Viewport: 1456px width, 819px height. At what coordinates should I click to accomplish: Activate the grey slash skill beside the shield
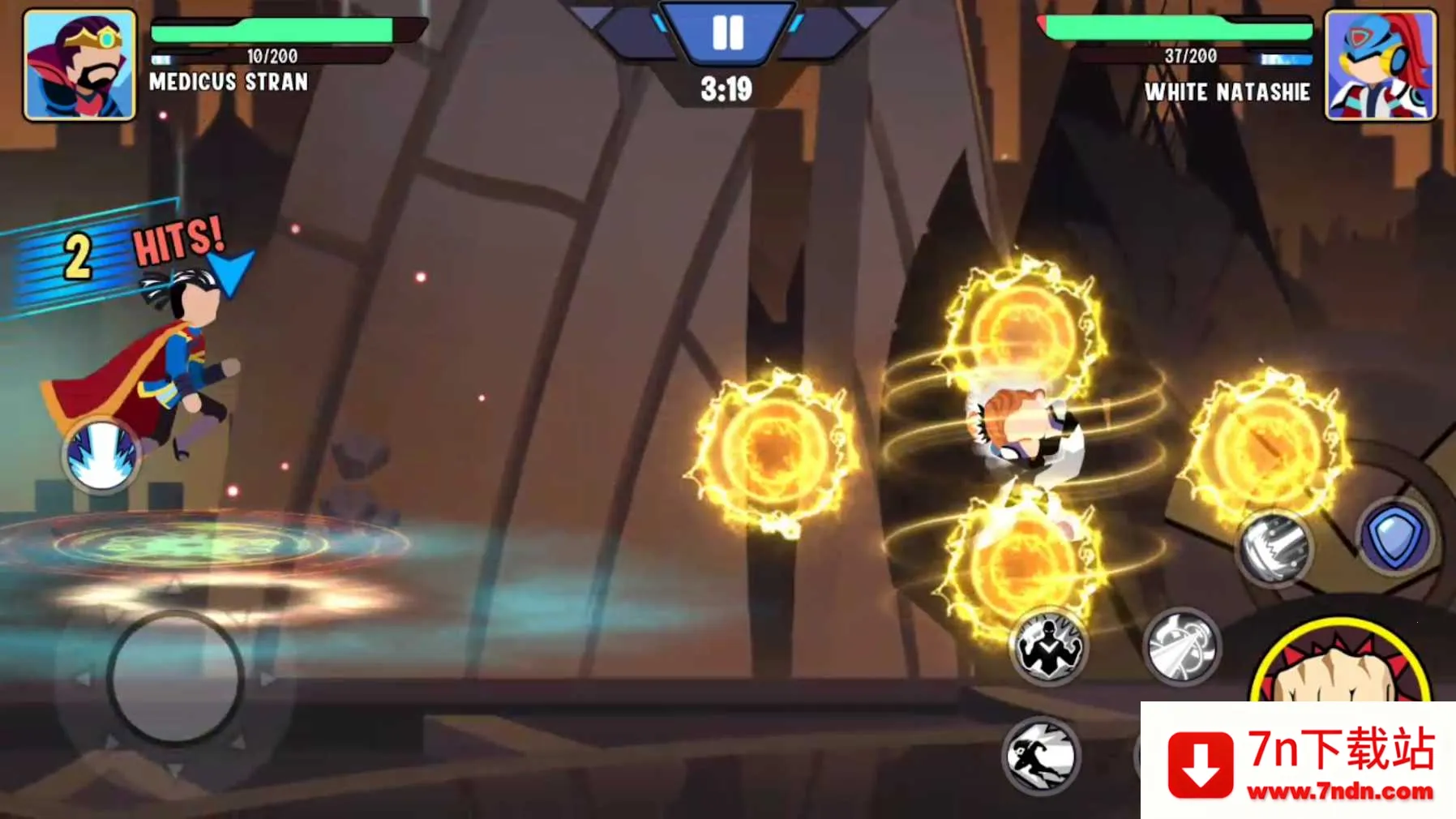click(1274, 547)
